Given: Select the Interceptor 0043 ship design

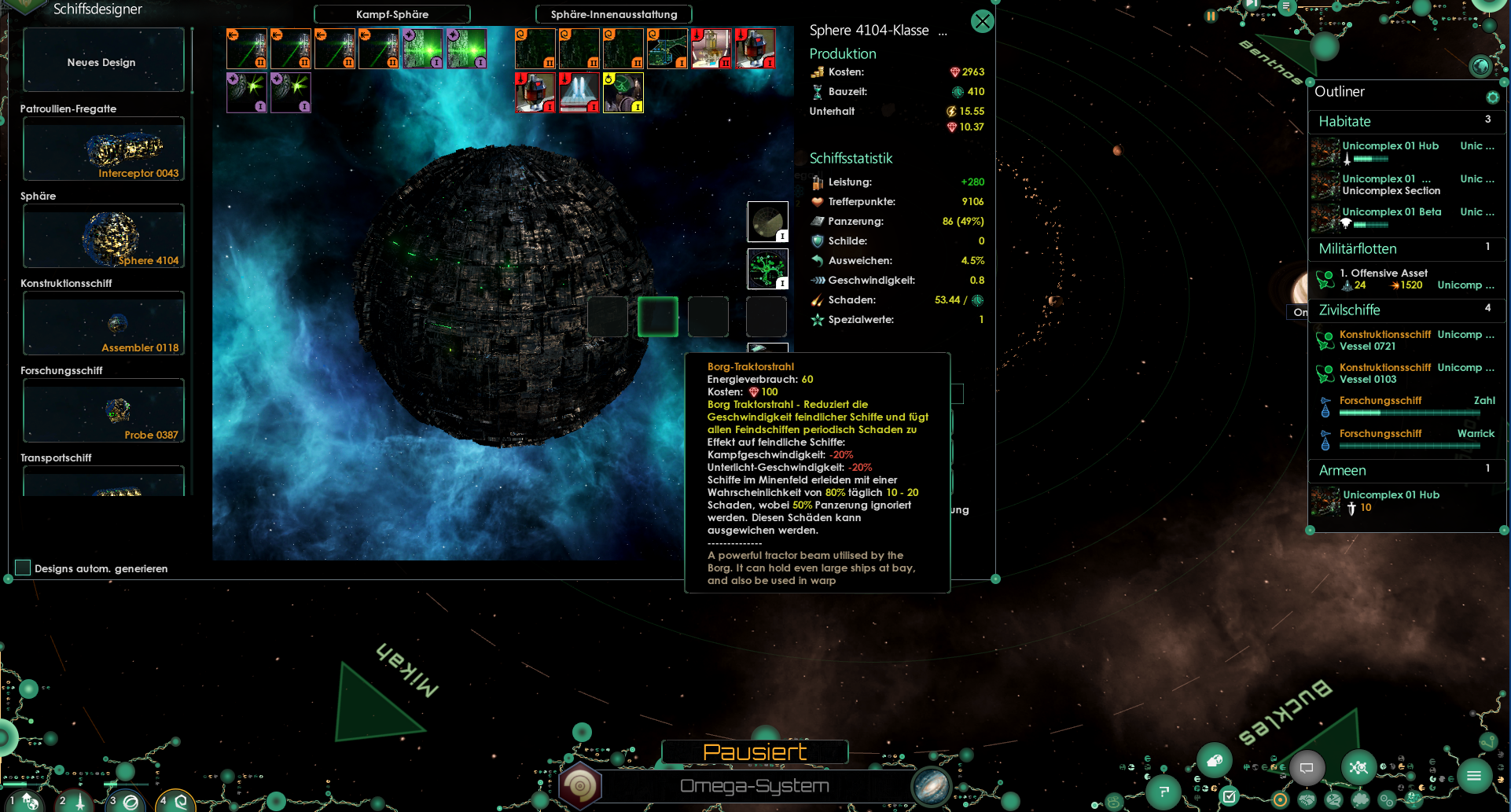Looking at the screenshot, I should pyautogui.click(x=104, y=149).
